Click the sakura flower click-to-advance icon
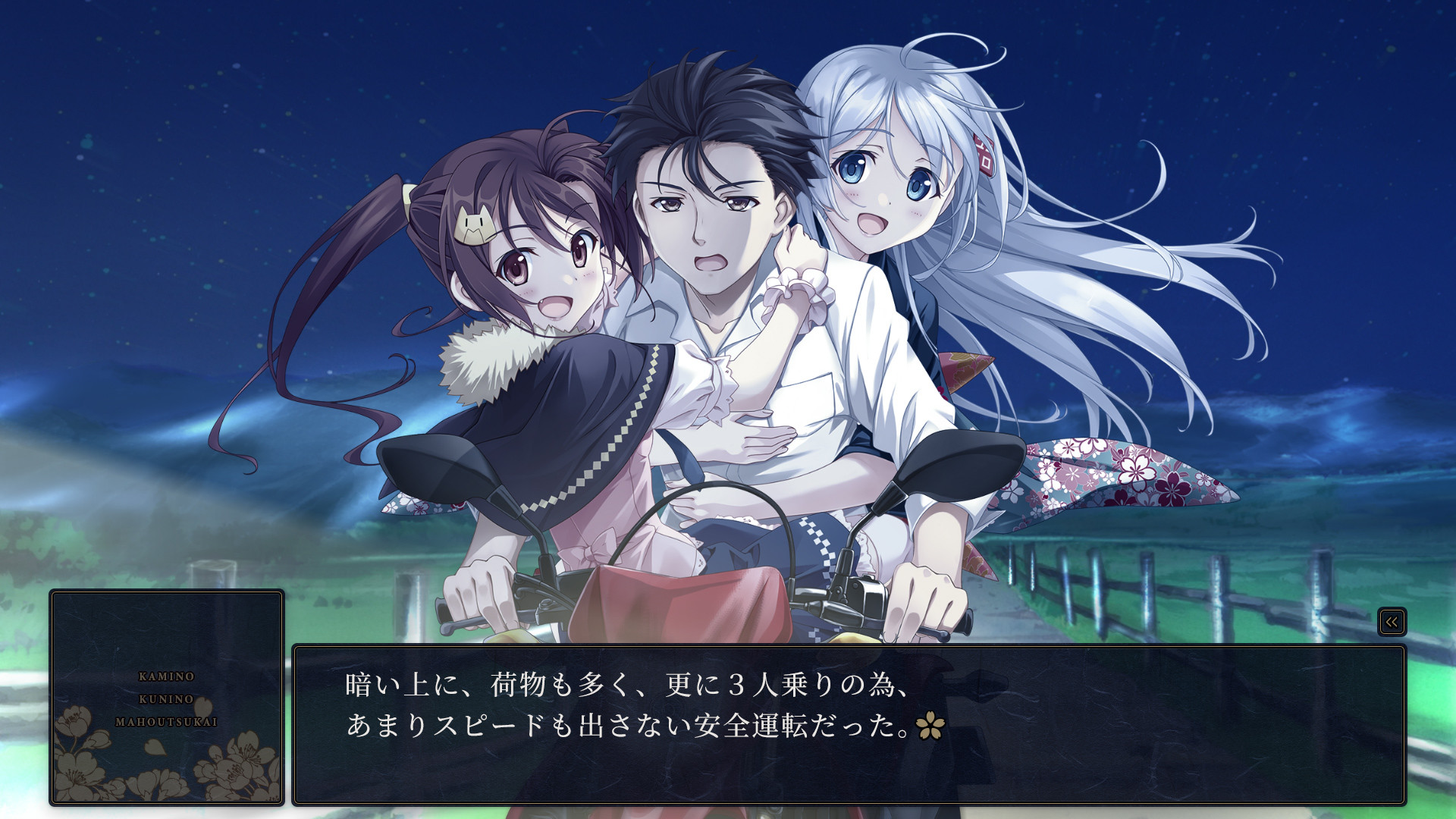This screenshot has height=819, width=1456. click(x=930, y=724)
